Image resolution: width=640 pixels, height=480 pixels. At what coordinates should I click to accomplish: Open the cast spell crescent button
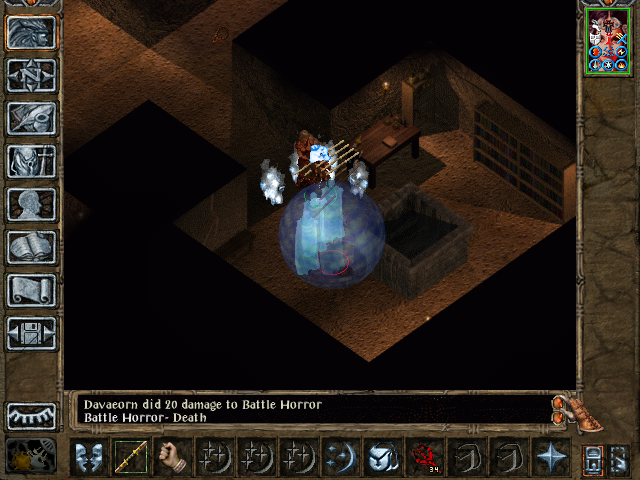pos(340,458)
